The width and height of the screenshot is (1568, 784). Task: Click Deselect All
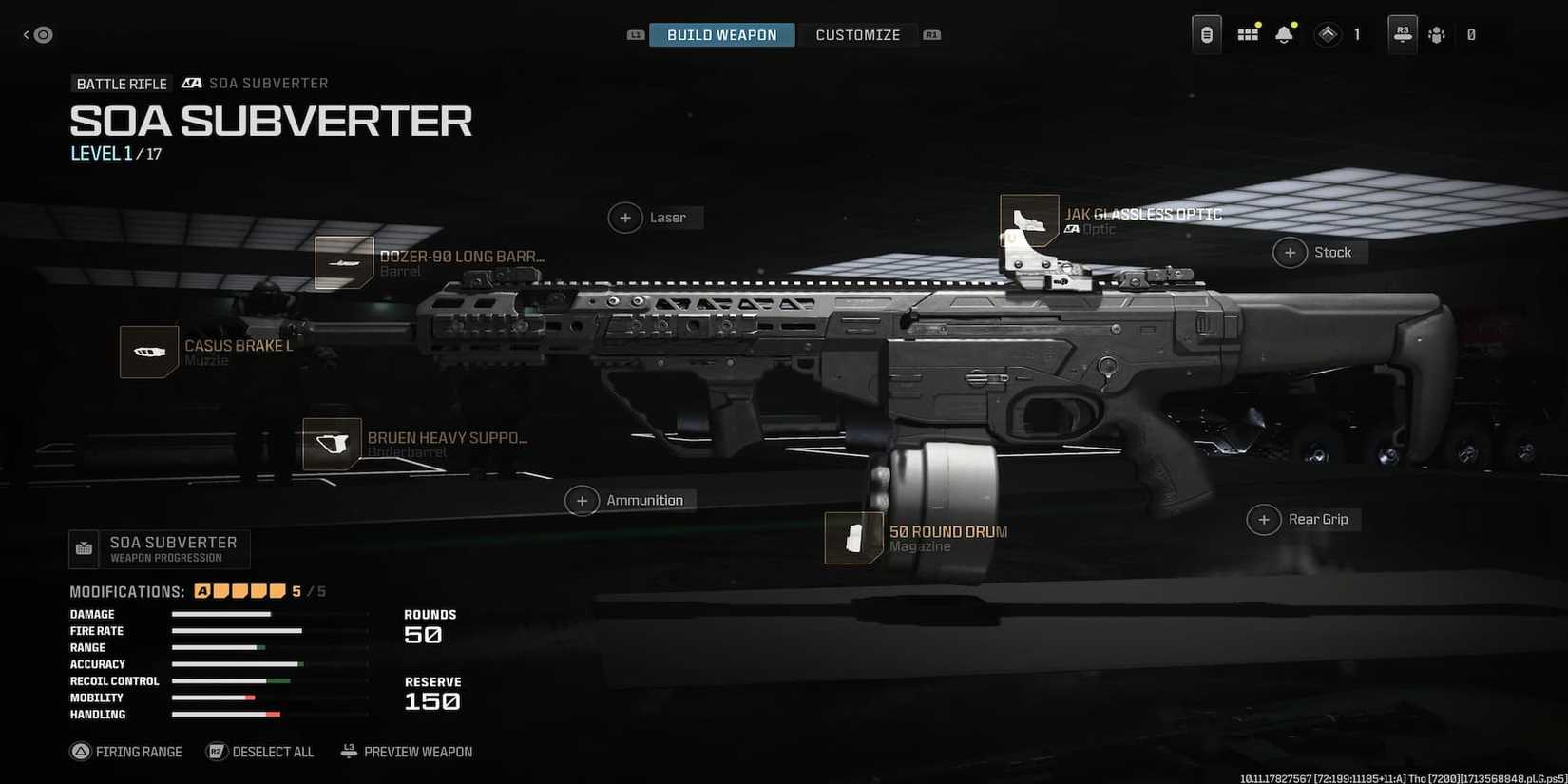pyautogui.click(x=259, y=751)
